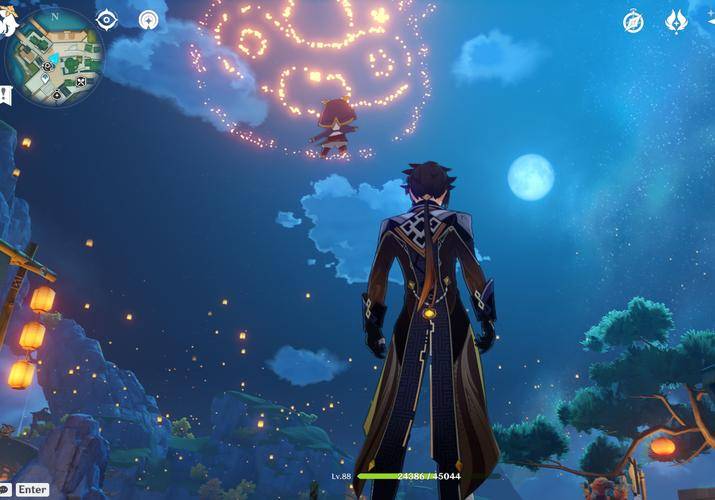Viewport: 715px width, 500px height.
Task: Open the partly hidden star wish icon
Action: [709, 21]
